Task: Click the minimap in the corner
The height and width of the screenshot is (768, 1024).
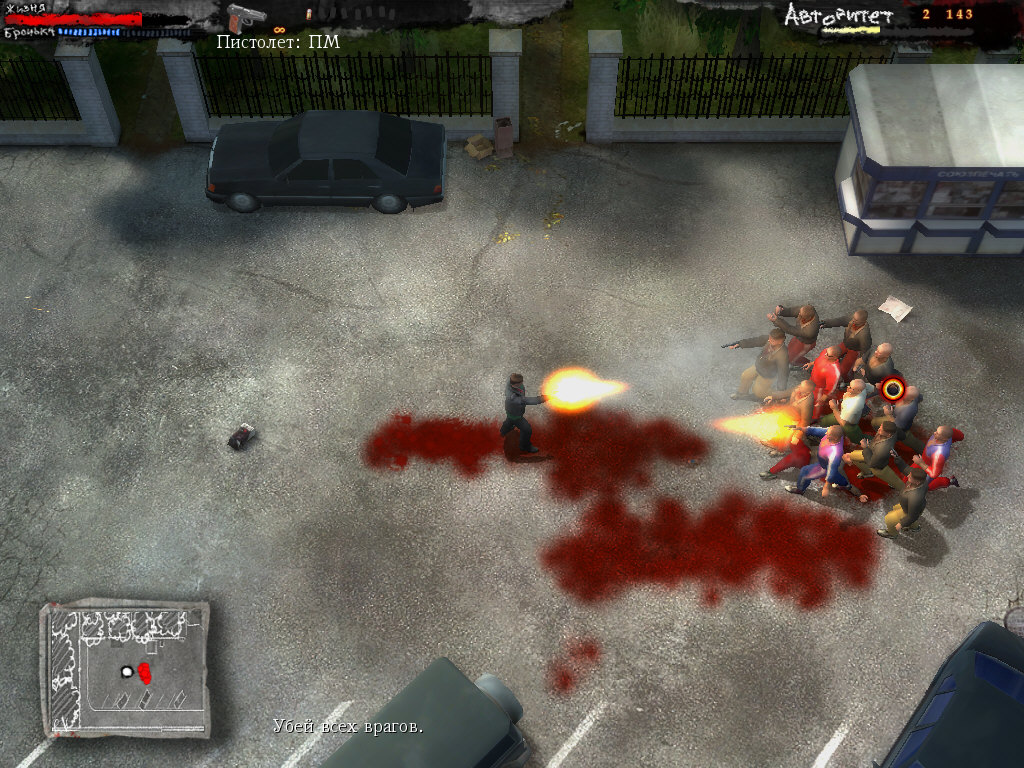Action: click(125, 668)
